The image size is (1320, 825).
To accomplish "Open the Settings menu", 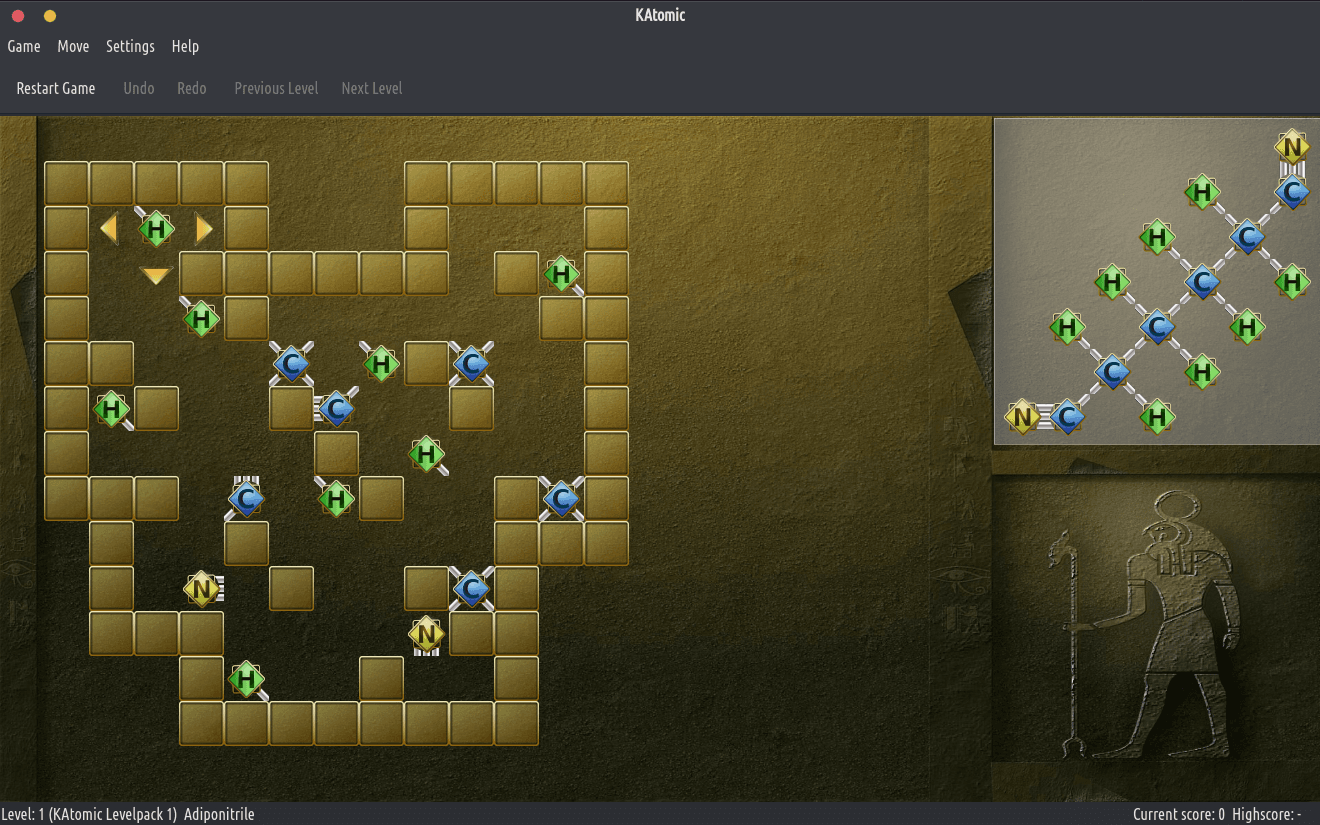I will (x=130, y=46).
